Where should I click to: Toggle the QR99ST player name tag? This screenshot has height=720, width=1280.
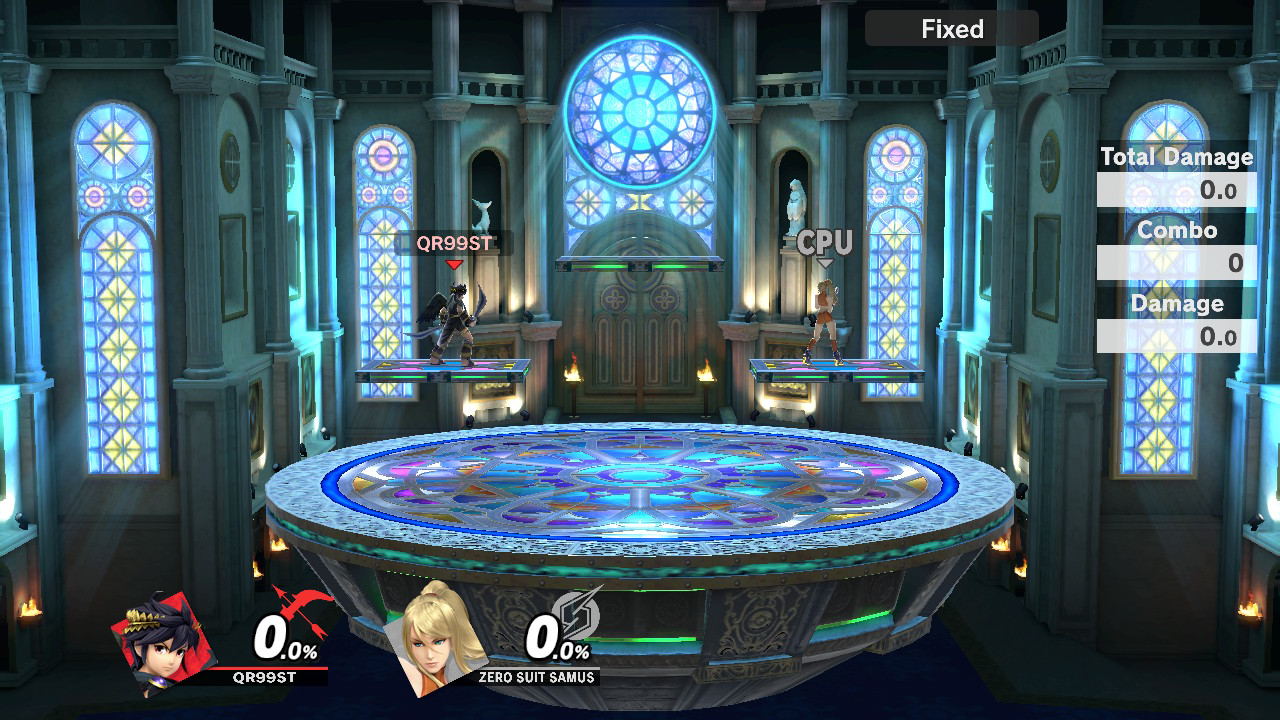point(456,241)
